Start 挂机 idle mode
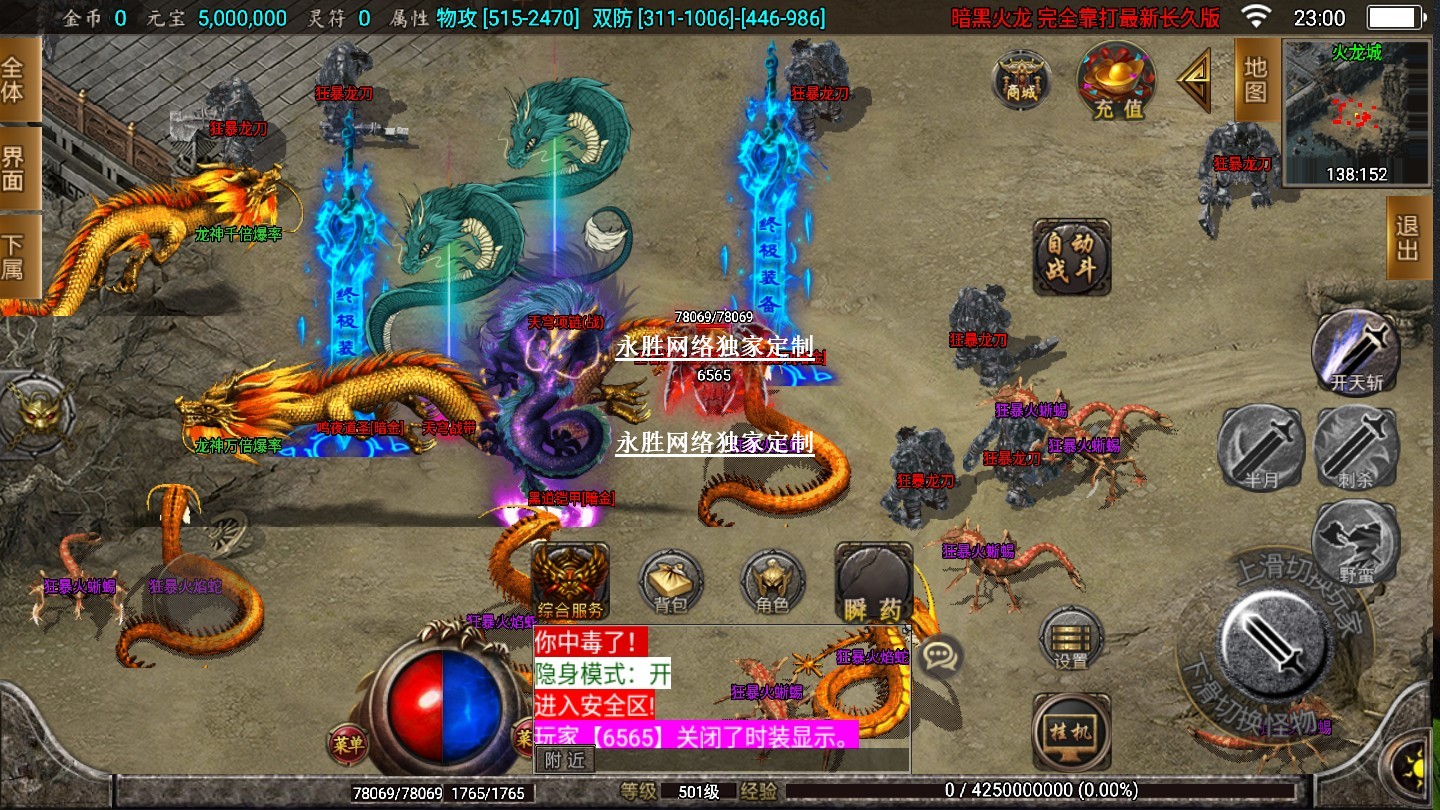This screenshot has height=810, width=1440. click(1071, 732)
